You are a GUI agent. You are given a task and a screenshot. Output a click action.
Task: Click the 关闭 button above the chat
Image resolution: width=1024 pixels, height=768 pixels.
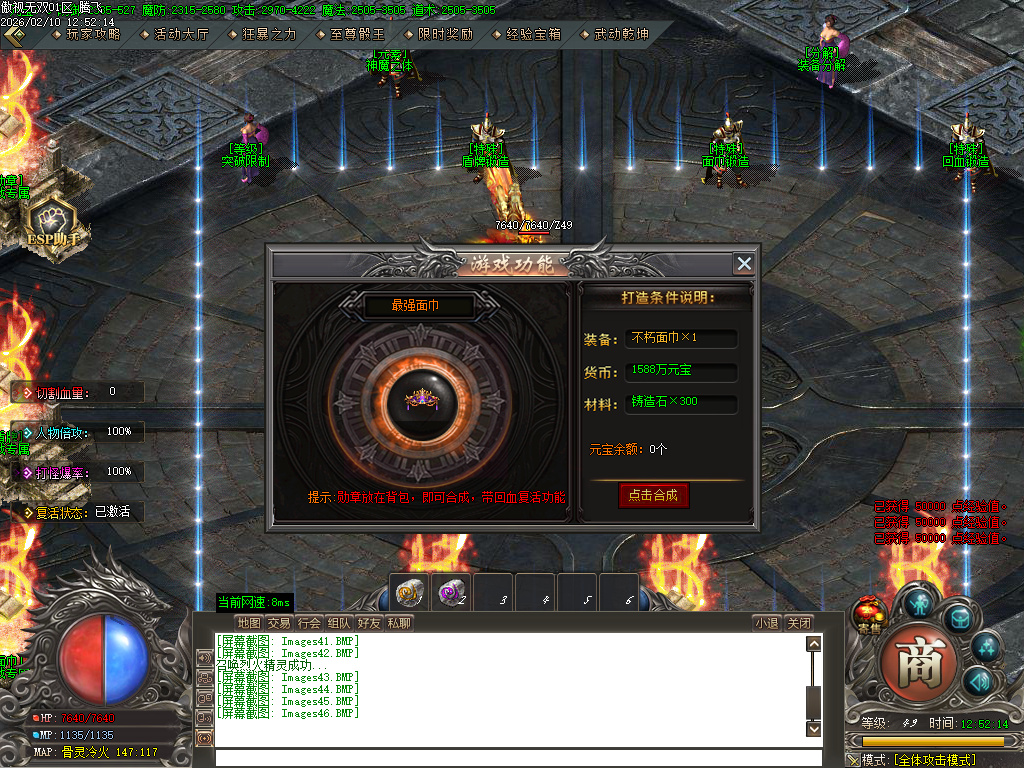pyautogui.click(x=798, y=623)
